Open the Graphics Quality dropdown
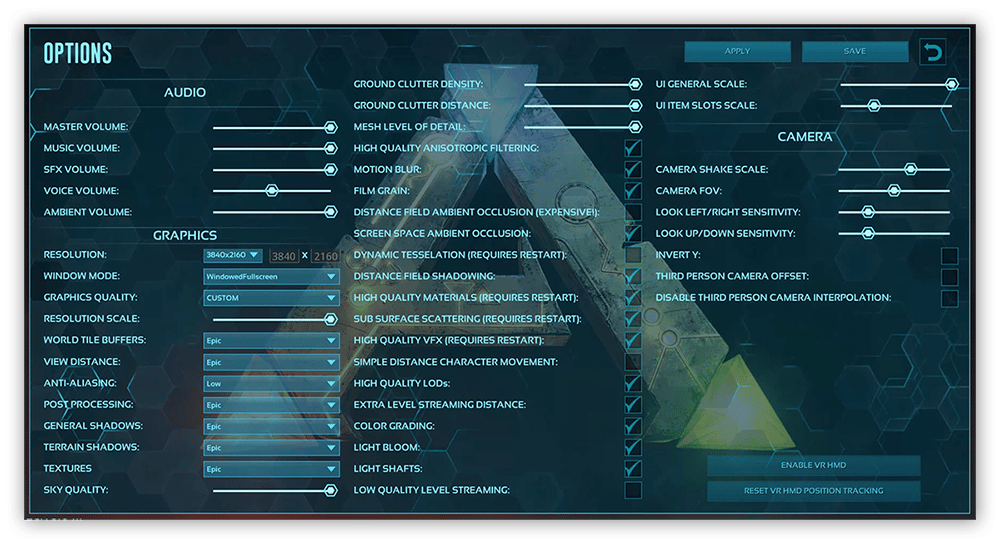Image resolution: width=1000 pixels, height=543 pixels. [x=271, y=298]
